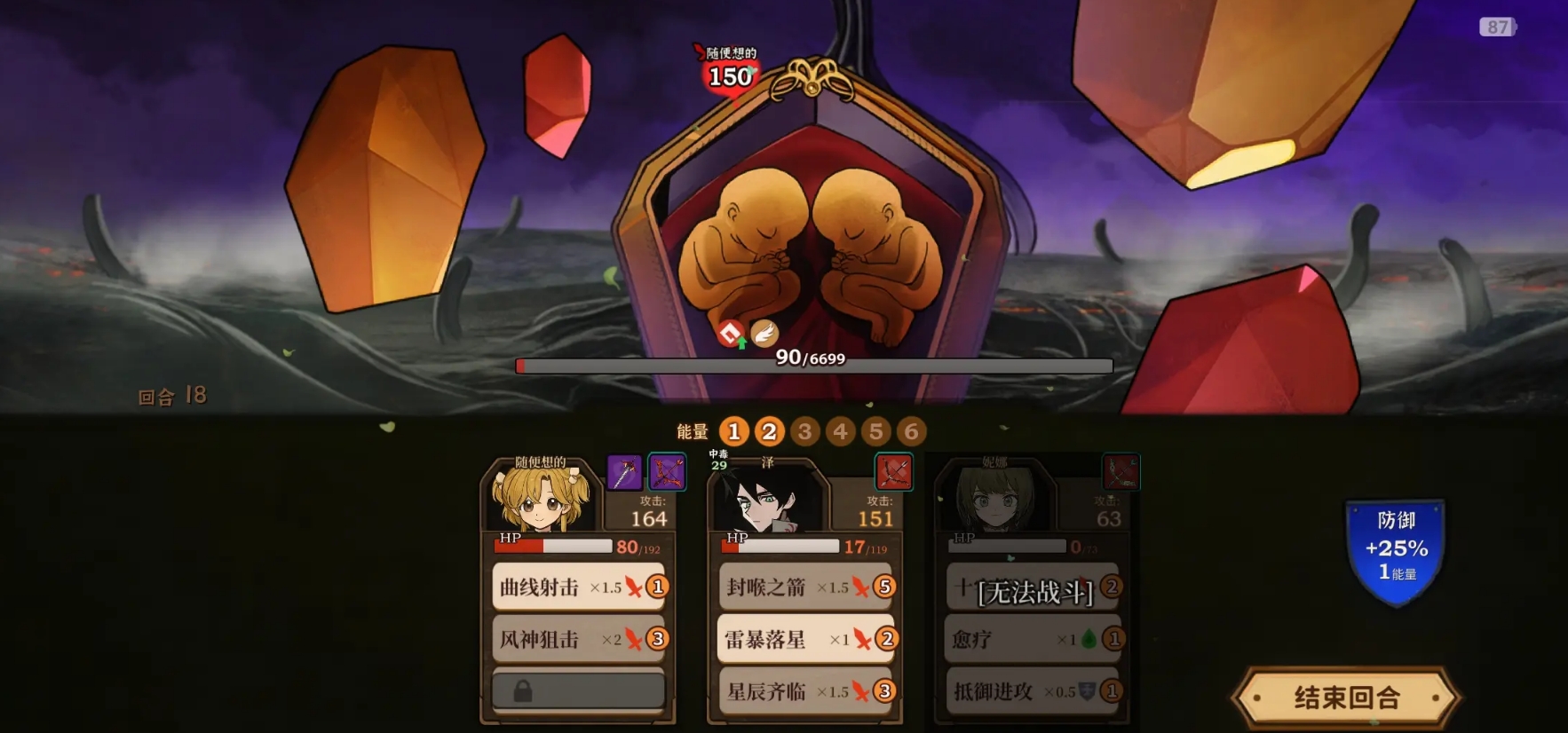Select the second energy orb
The height and width of the screenshot is (733, 1568).
[770, 431]
